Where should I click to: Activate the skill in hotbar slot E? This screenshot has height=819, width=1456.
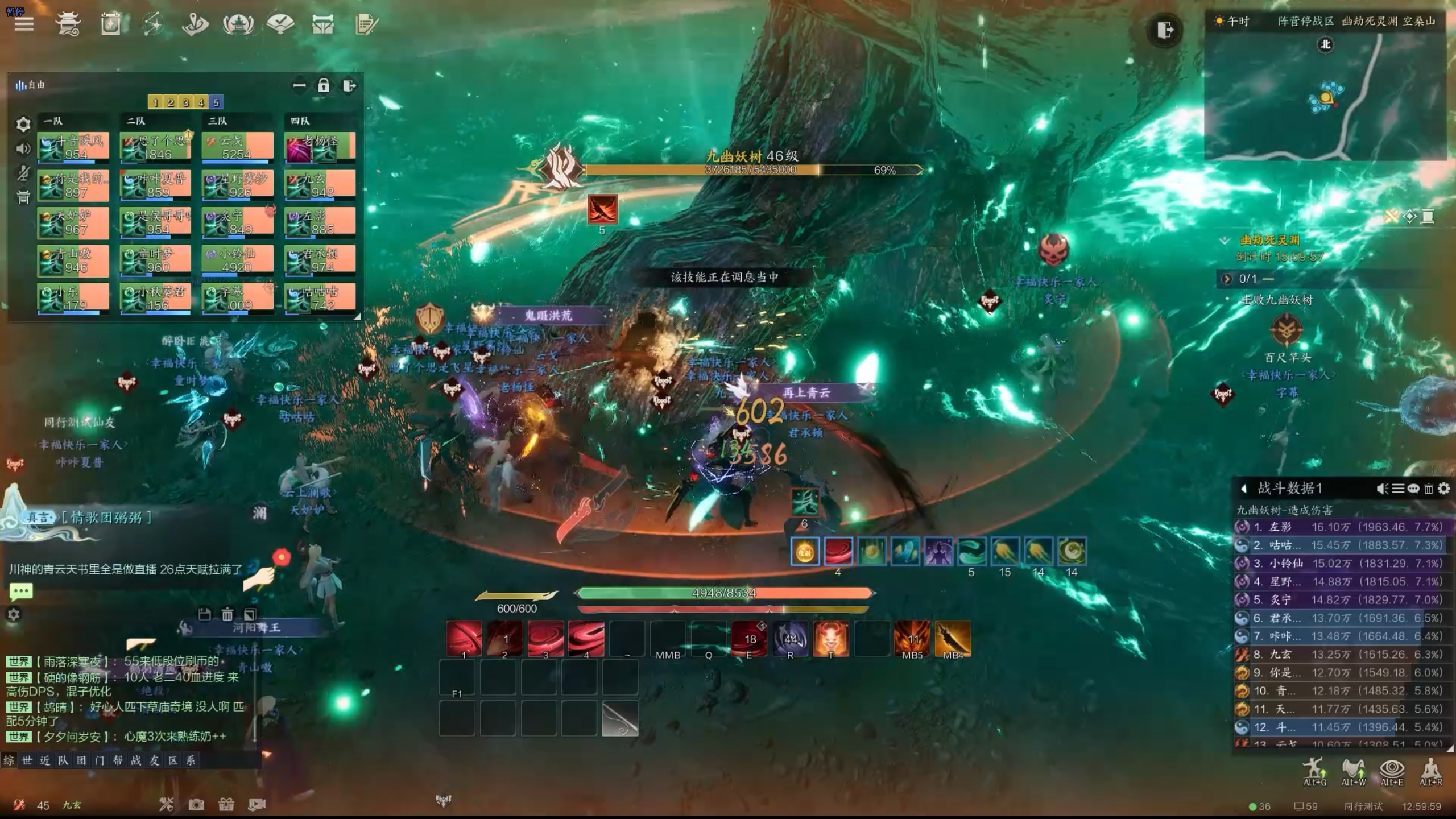pos(749,639)
